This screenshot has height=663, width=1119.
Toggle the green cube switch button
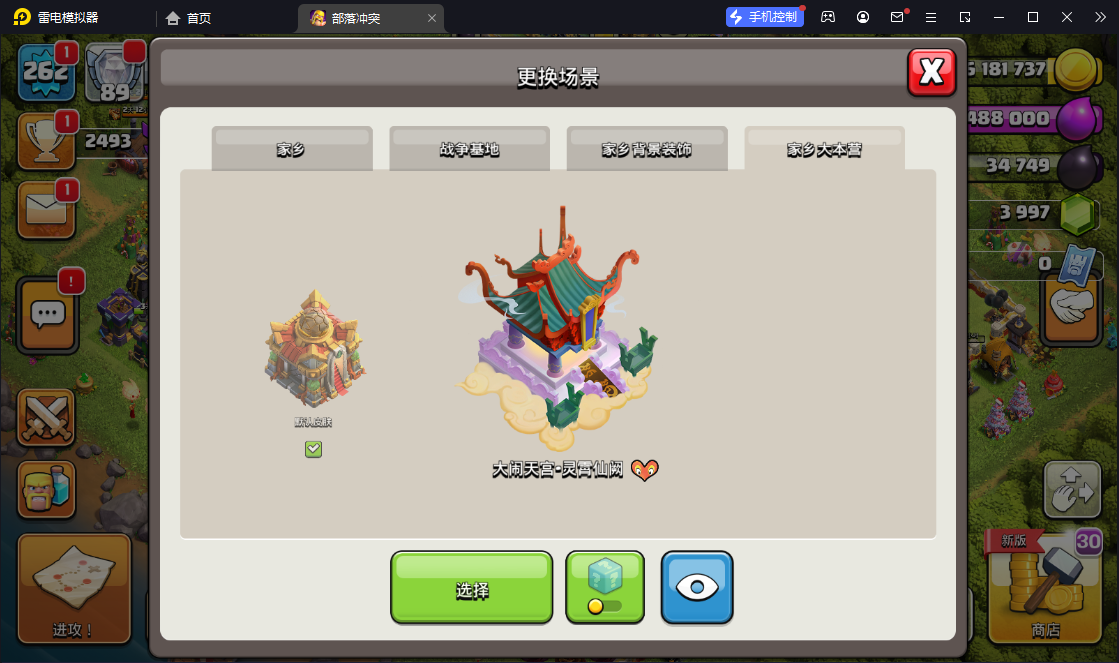coord(605,588)
